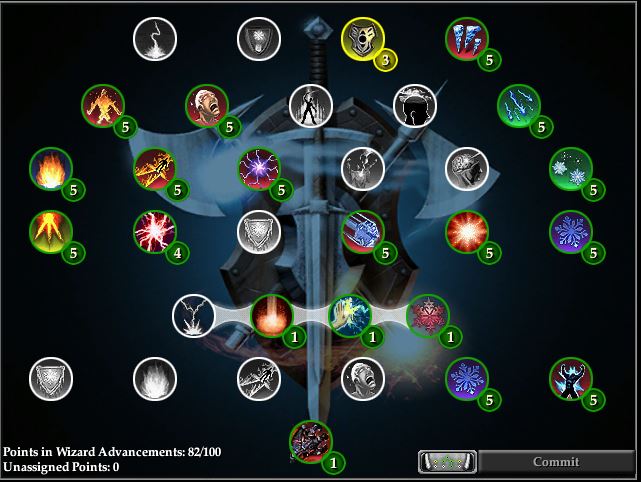Viewport: 641px width, 482px height.
Task: Click the small grille button beside Commit
Action: click(448, 462)
